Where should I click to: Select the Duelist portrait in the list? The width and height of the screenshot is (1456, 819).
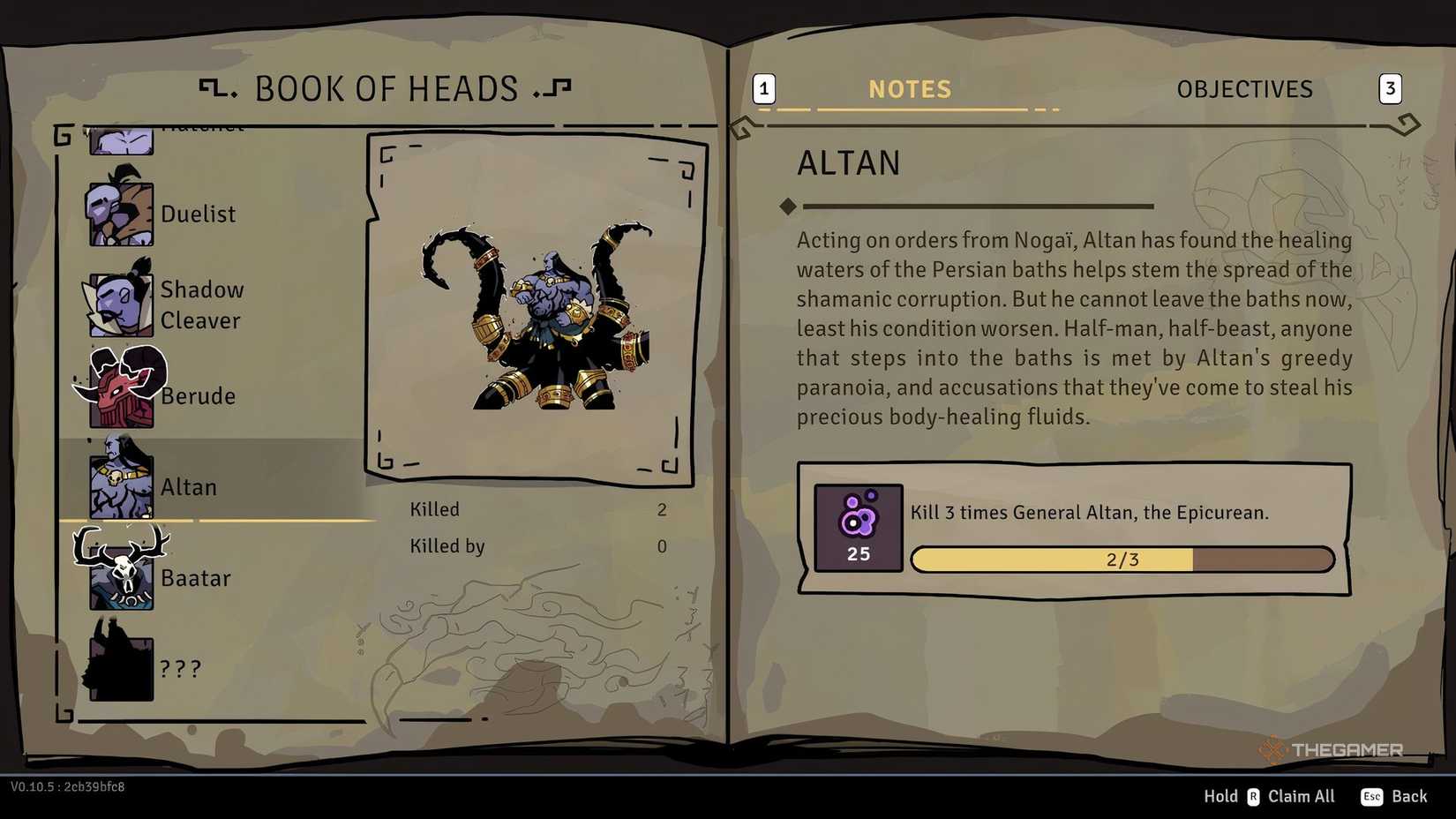point(120,209)
